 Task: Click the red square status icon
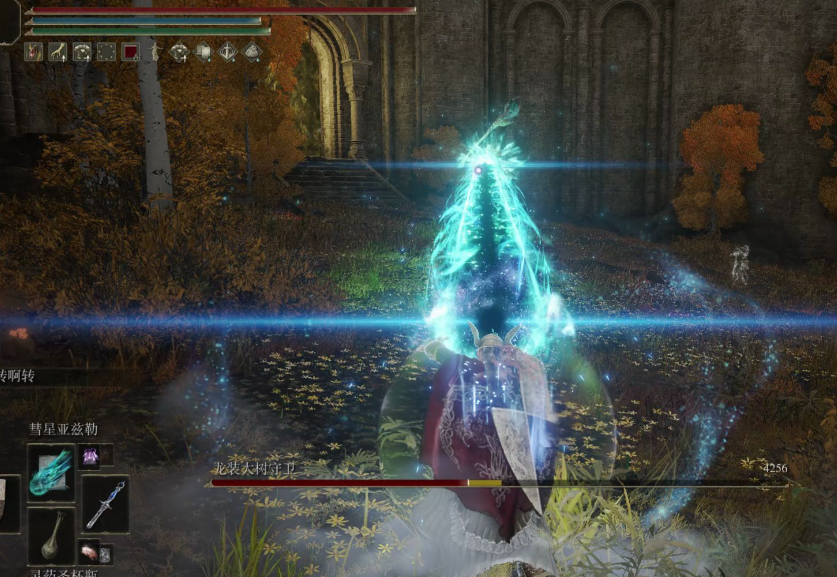(x=131, y=52)
